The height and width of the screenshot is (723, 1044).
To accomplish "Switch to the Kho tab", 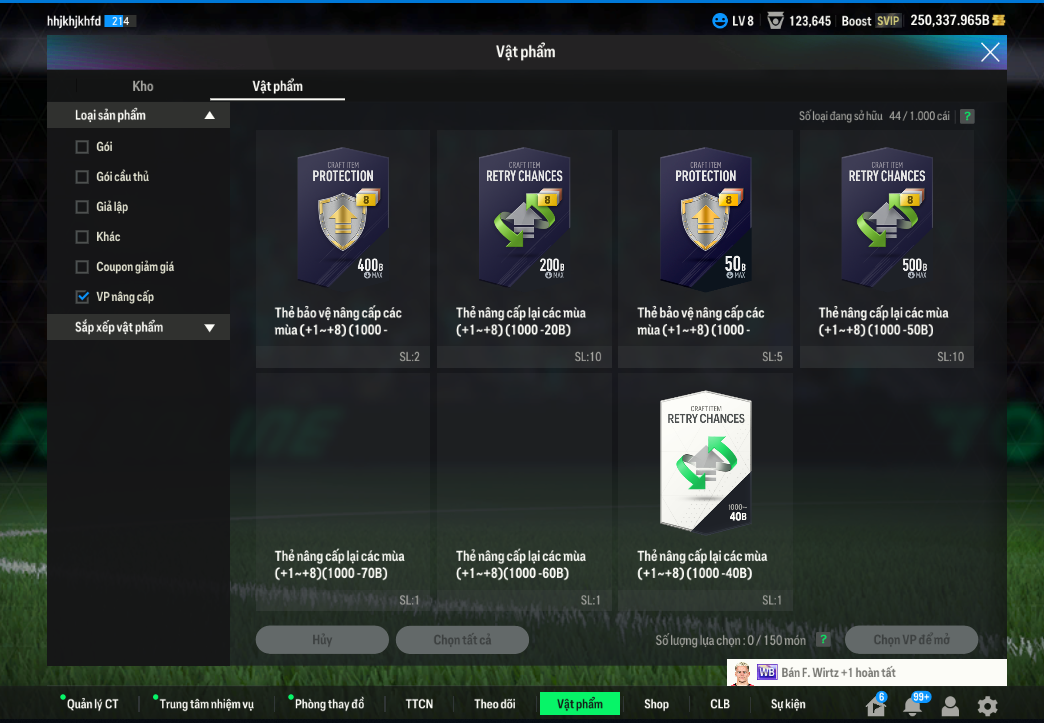I will (x=143, y=86).
